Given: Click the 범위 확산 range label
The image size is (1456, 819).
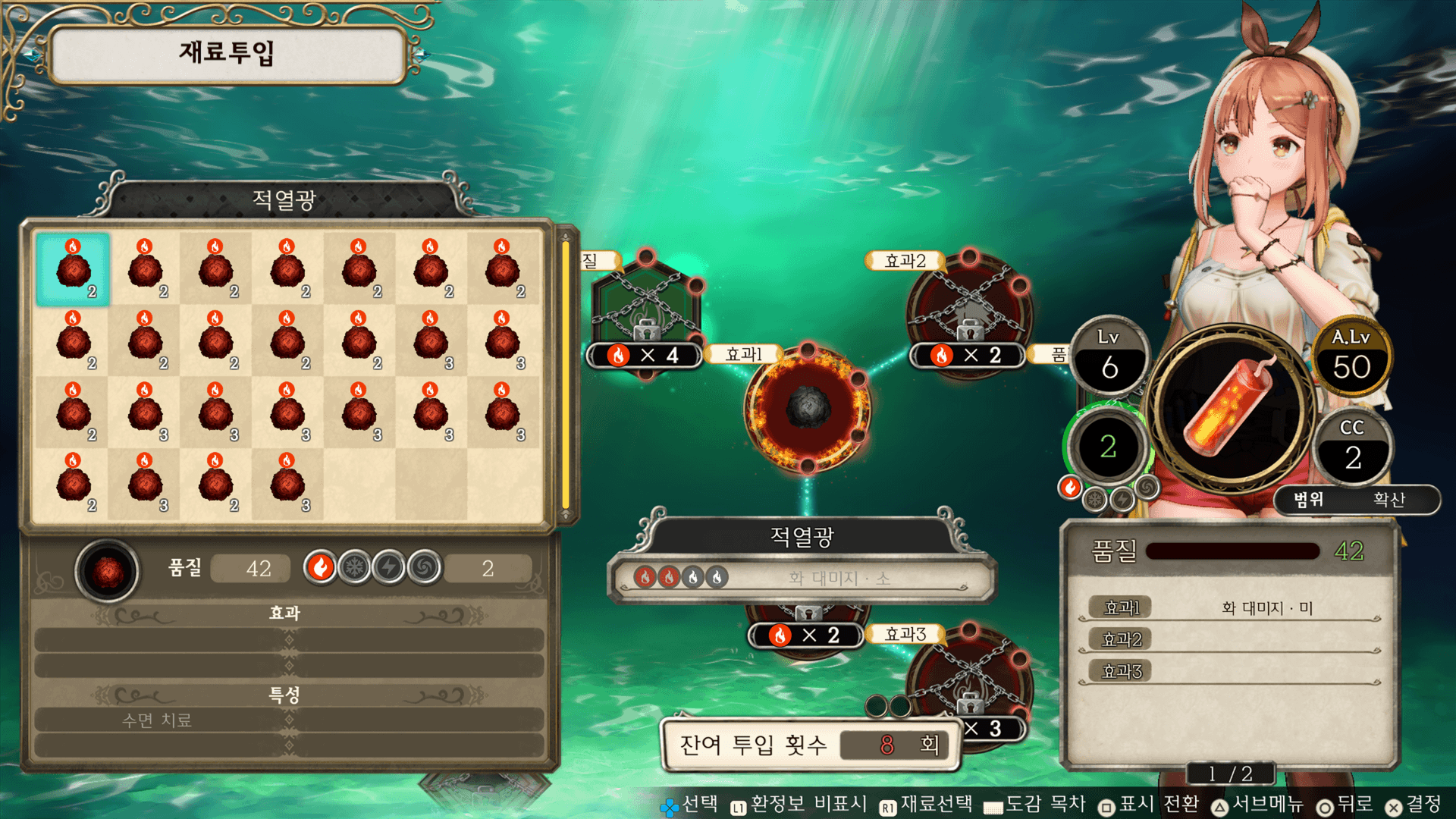Looking at the screenshot, I should point(1356,499).
